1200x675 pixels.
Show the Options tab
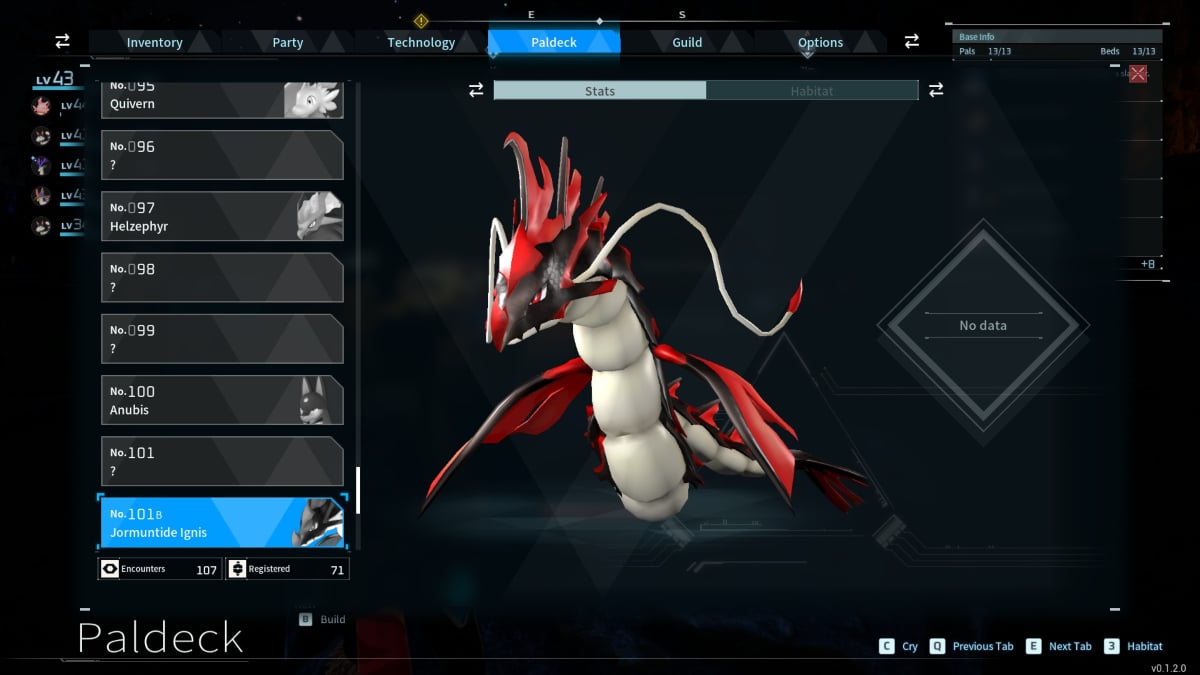pyautogui.click(x=820, y=42)
